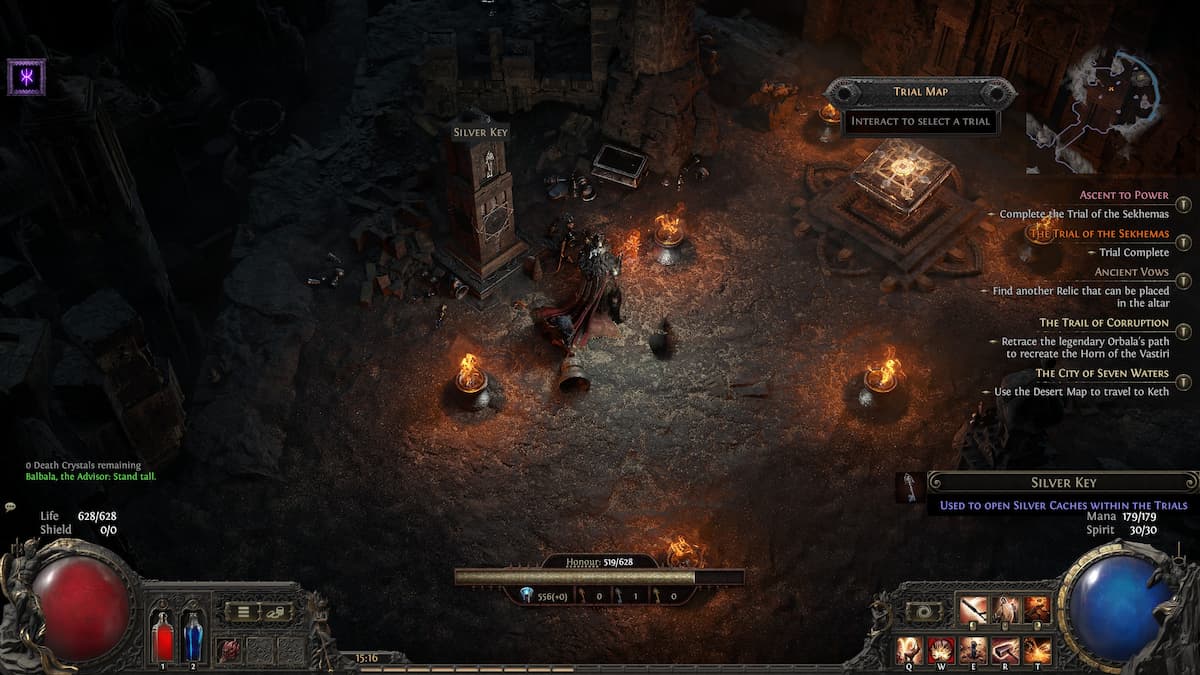Use the red life flask
Viewport: 1200px width, 675px height.
pyautogui.click(x=163, y=637)
